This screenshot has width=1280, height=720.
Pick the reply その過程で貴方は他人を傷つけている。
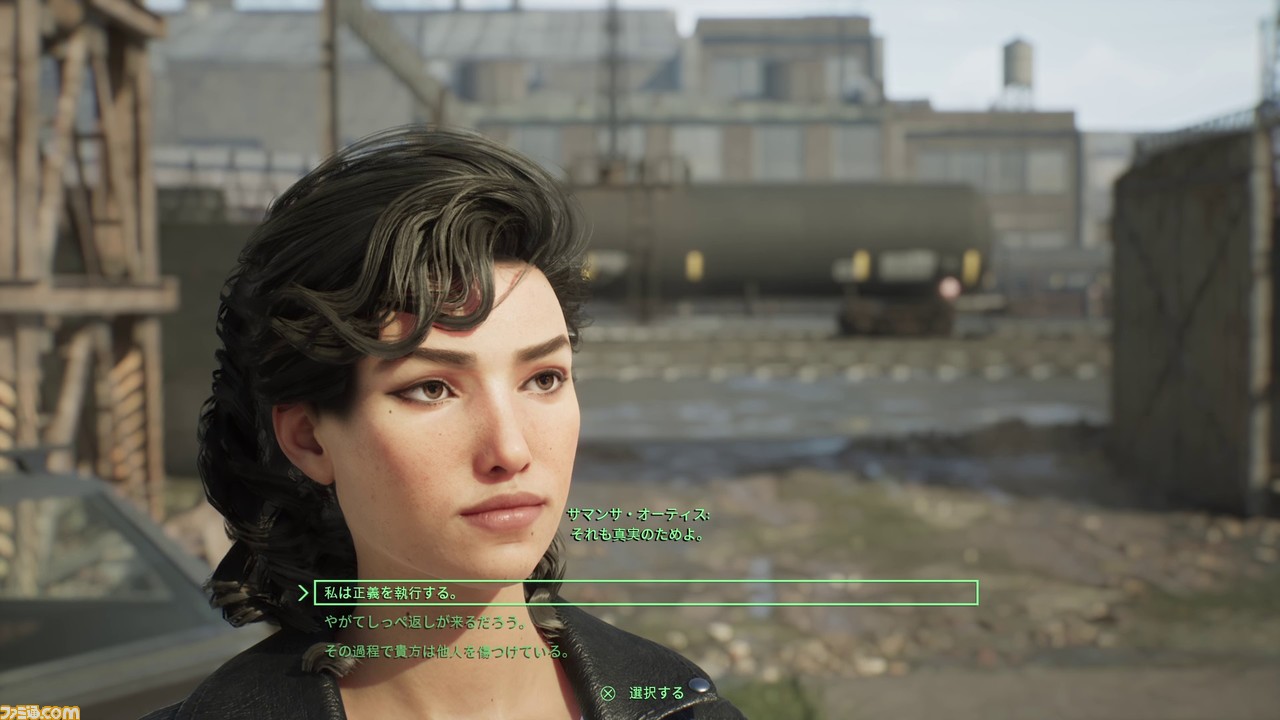(446, 652)
